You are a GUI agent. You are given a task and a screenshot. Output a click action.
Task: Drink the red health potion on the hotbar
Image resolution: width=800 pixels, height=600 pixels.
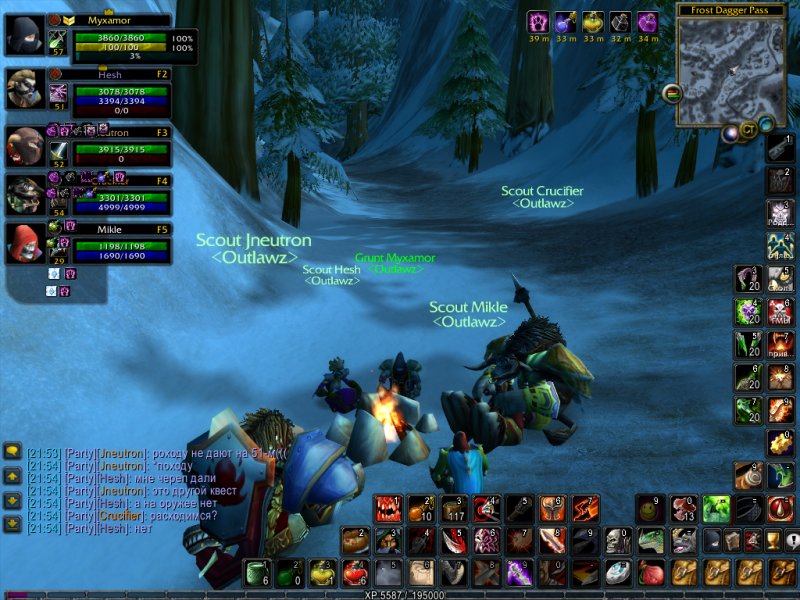(354, 572)
